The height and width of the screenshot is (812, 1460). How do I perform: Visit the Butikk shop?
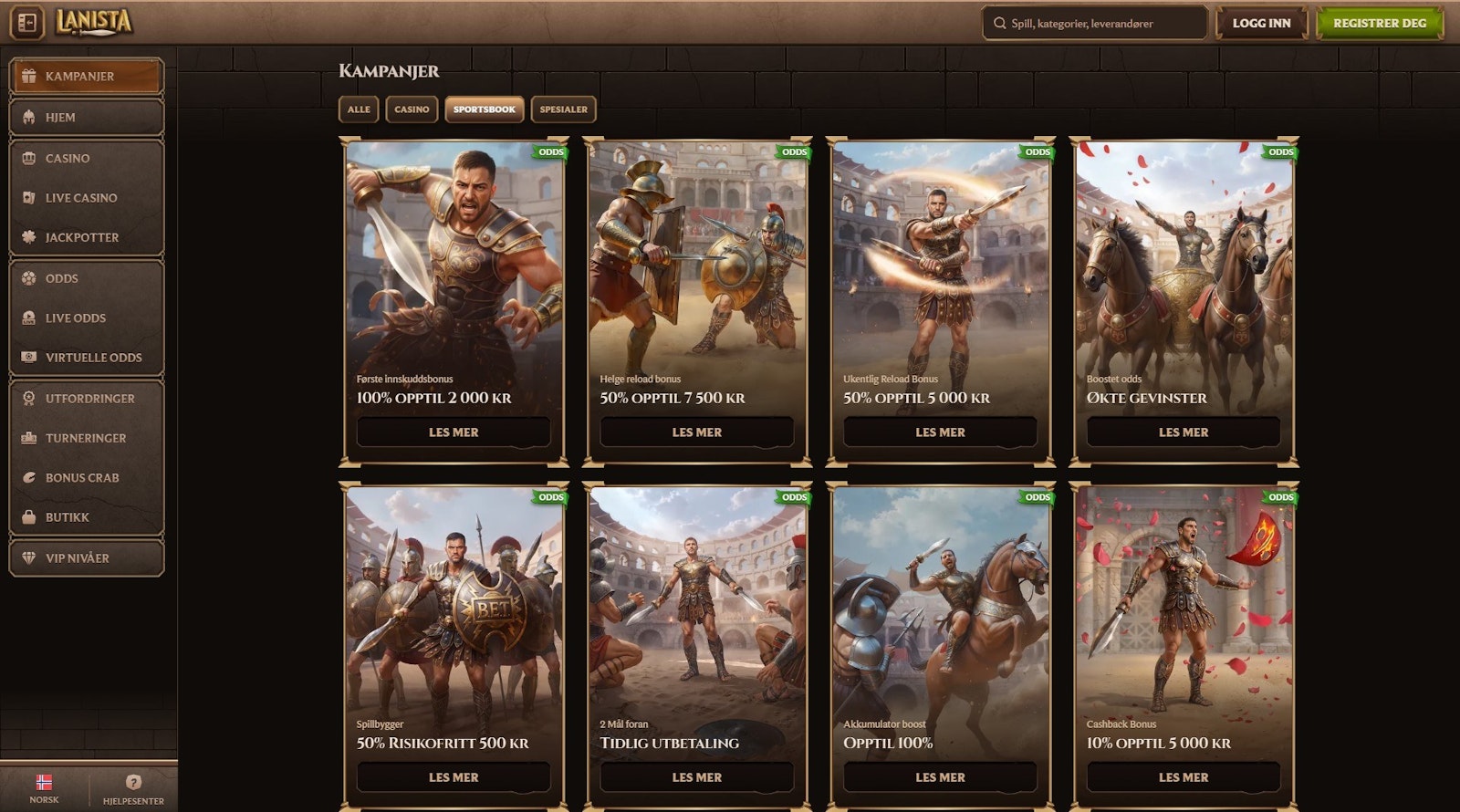(86, 517)
